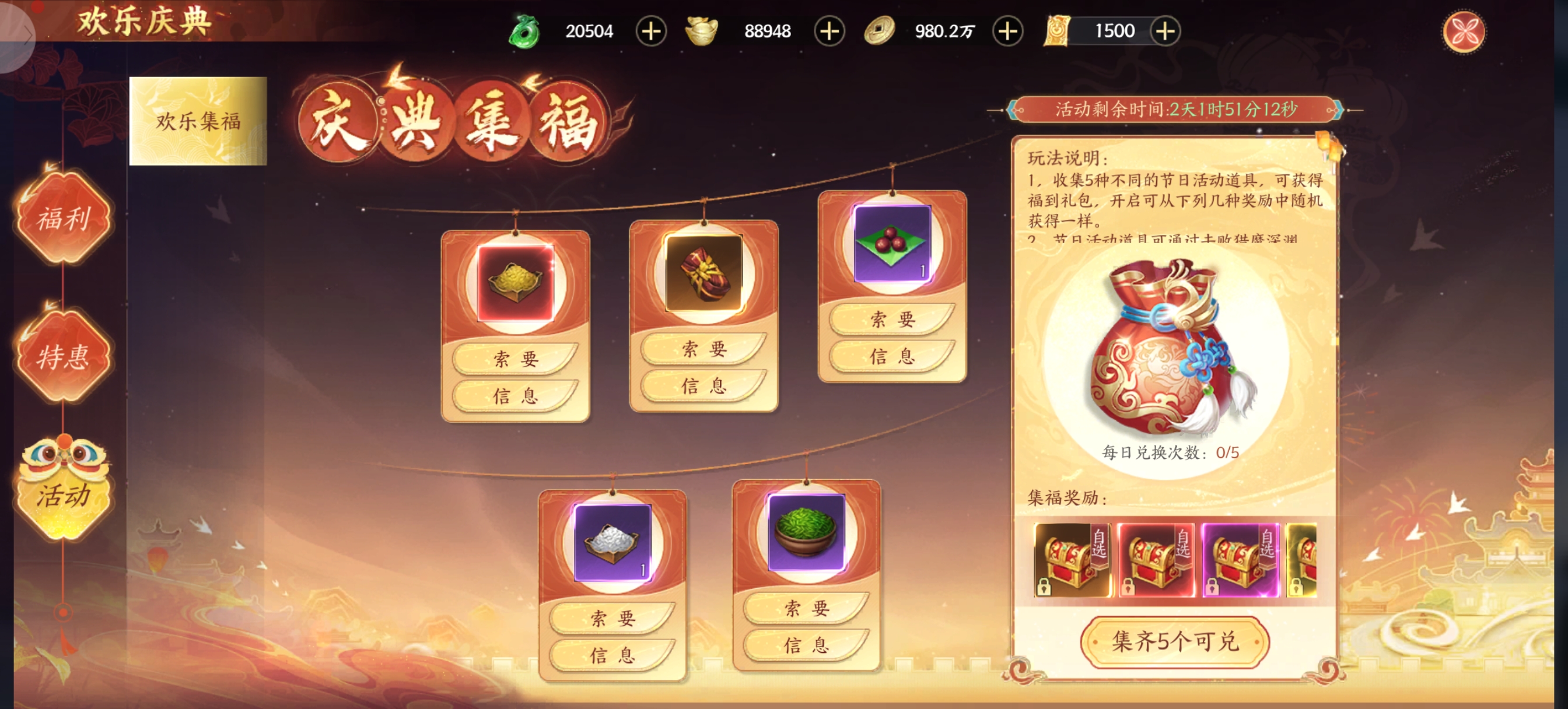Select the 活动 lion-head tab
Image resolution: width=1568 pixels, height=709 pixels.
coord(64,490)
